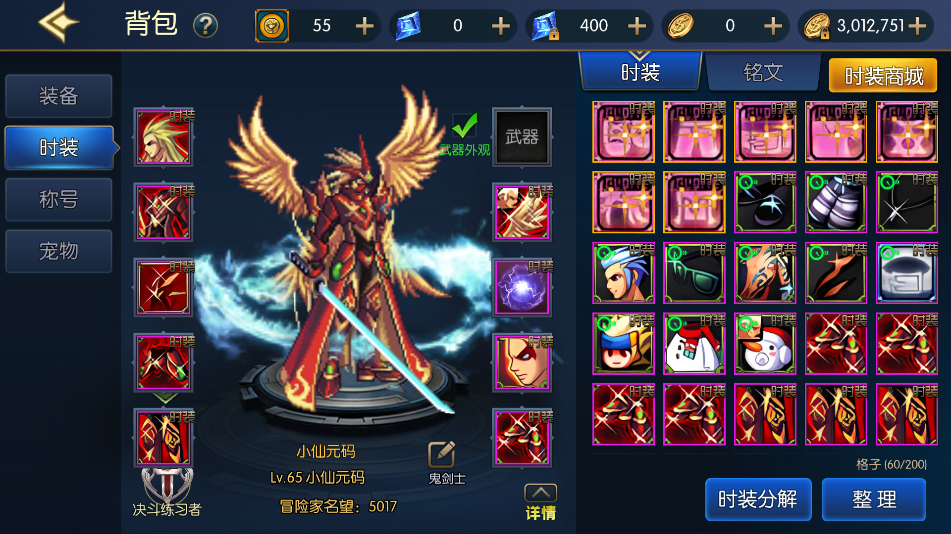This screenshot has height=534, width=951.
Task: Select the empty 武器 weapon slot
Action: tap(522, 137)
